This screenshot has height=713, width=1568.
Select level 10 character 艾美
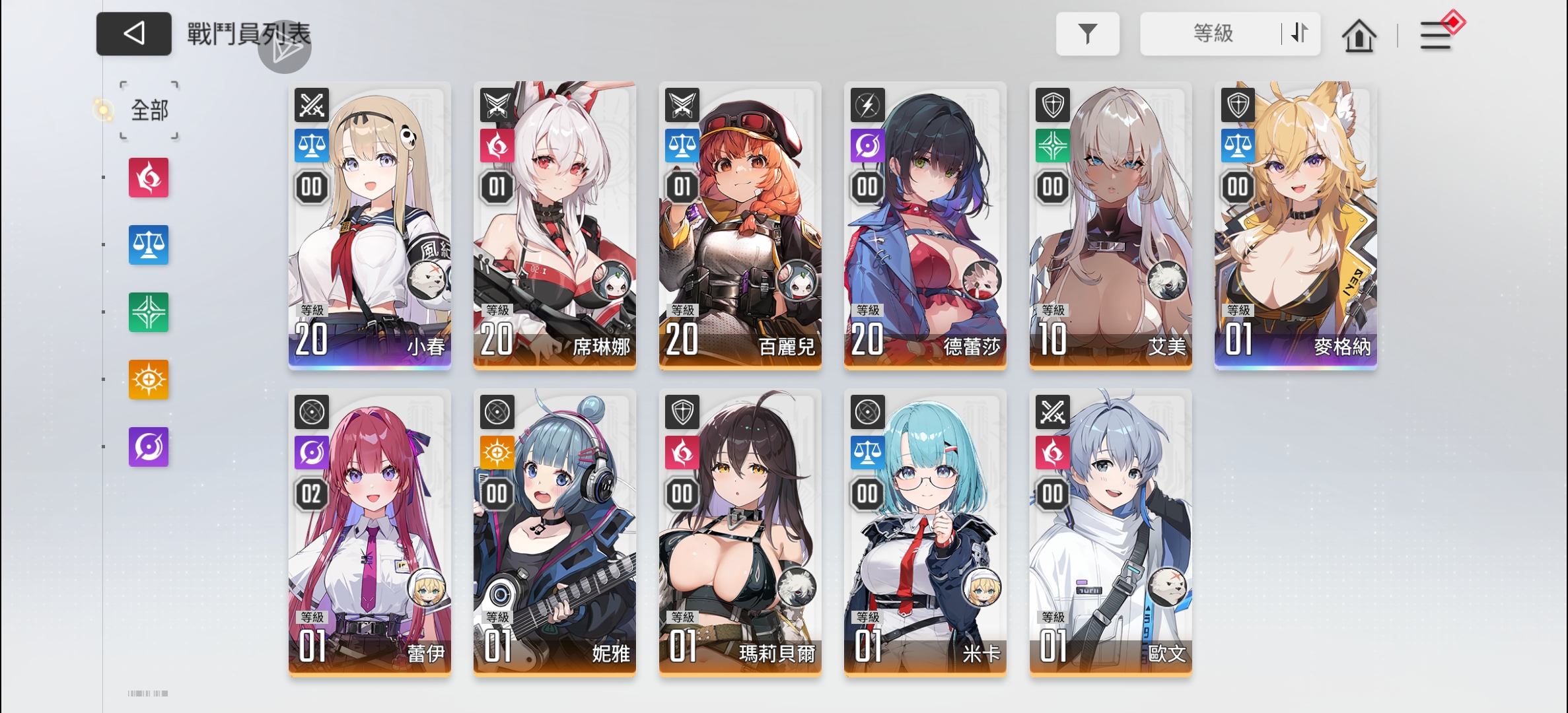(x=1110, y=224)
